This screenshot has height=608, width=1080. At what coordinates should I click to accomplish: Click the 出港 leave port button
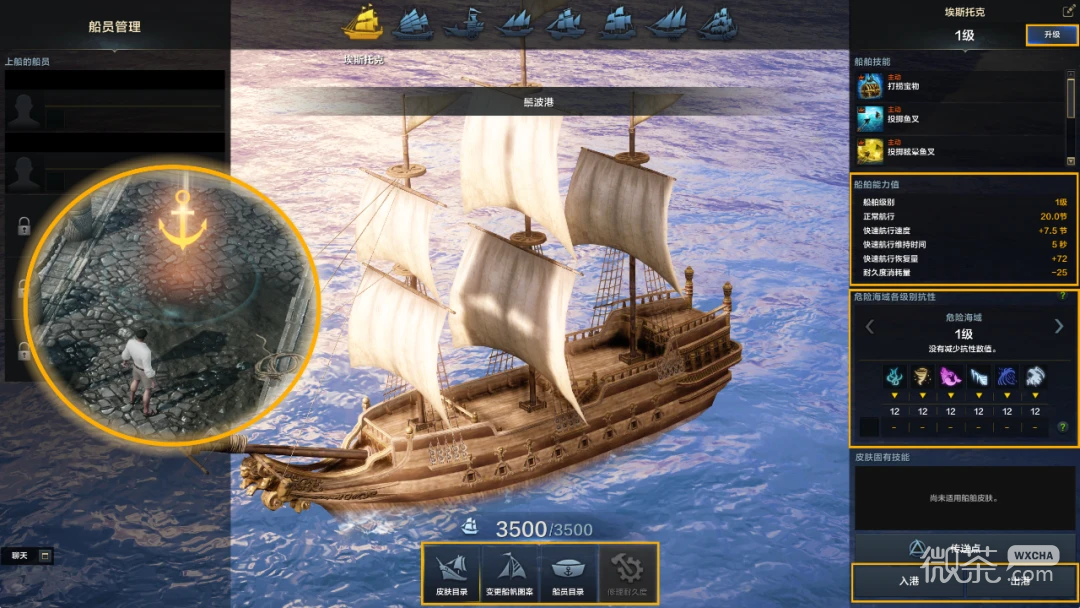click(1020, 580)
